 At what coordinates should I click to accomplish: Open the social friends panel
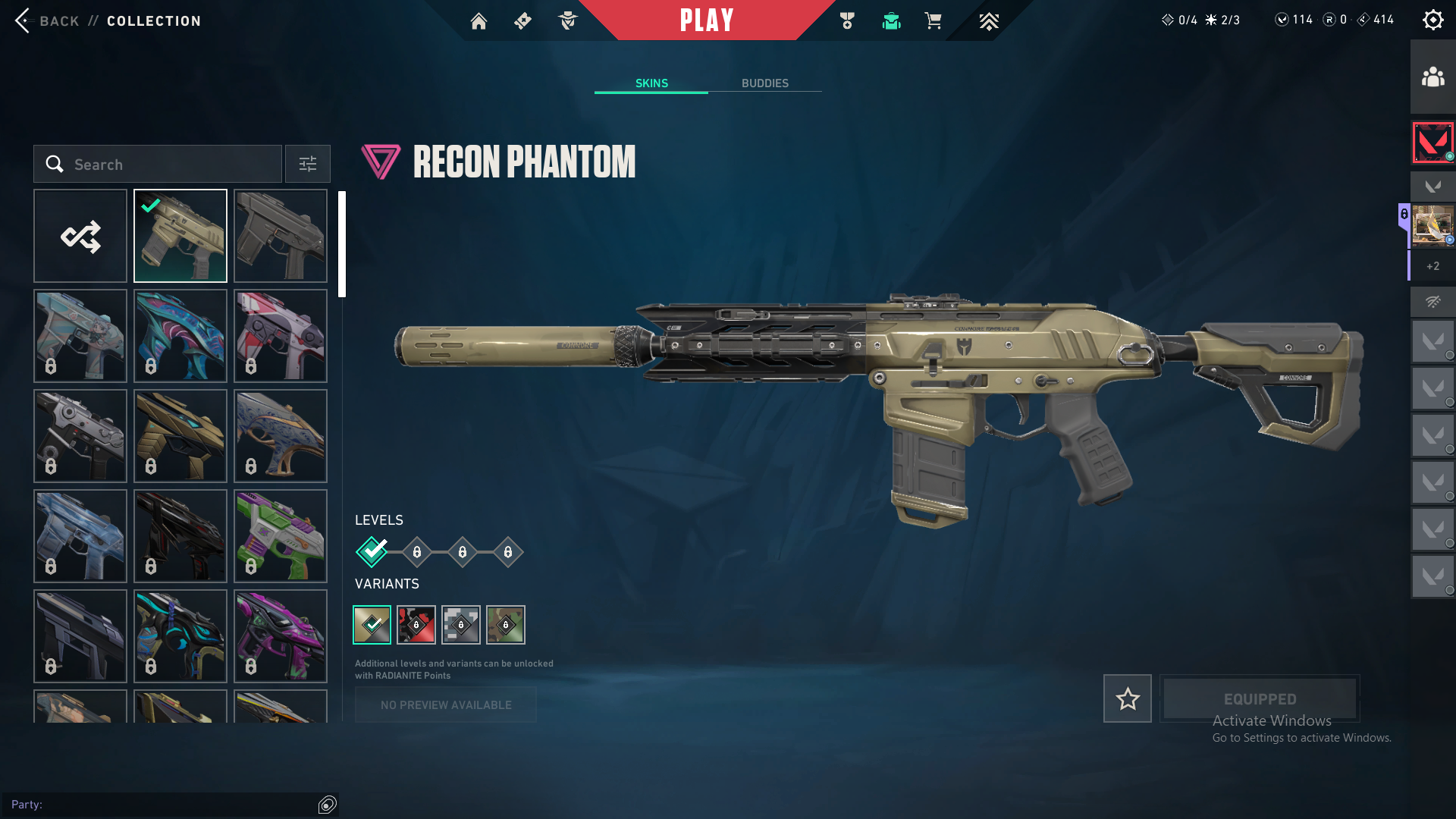(1432, 77)
